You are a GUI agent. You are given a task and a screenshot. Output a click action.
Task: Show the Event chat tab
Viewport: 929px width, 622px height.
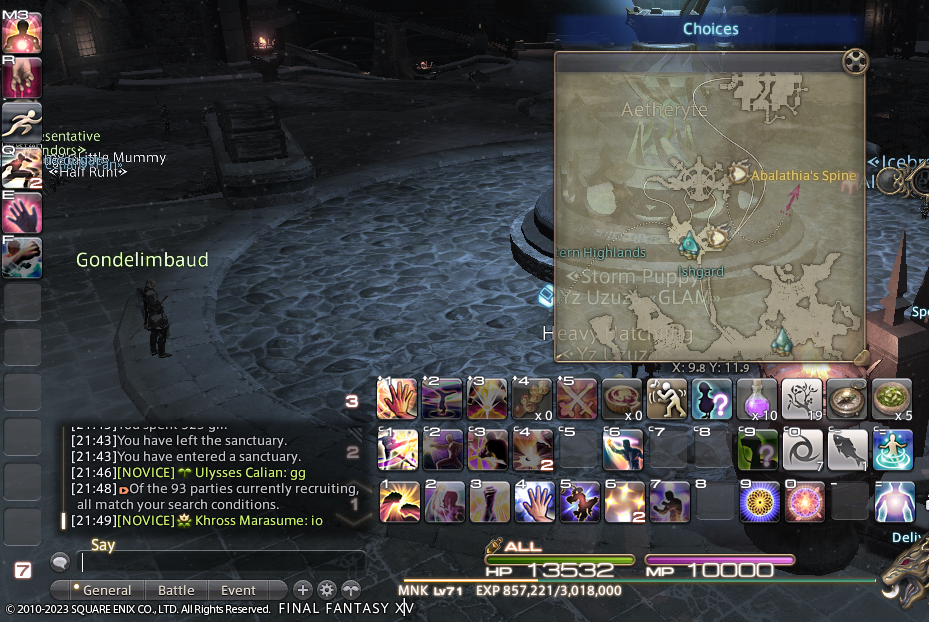click(238, 590)
